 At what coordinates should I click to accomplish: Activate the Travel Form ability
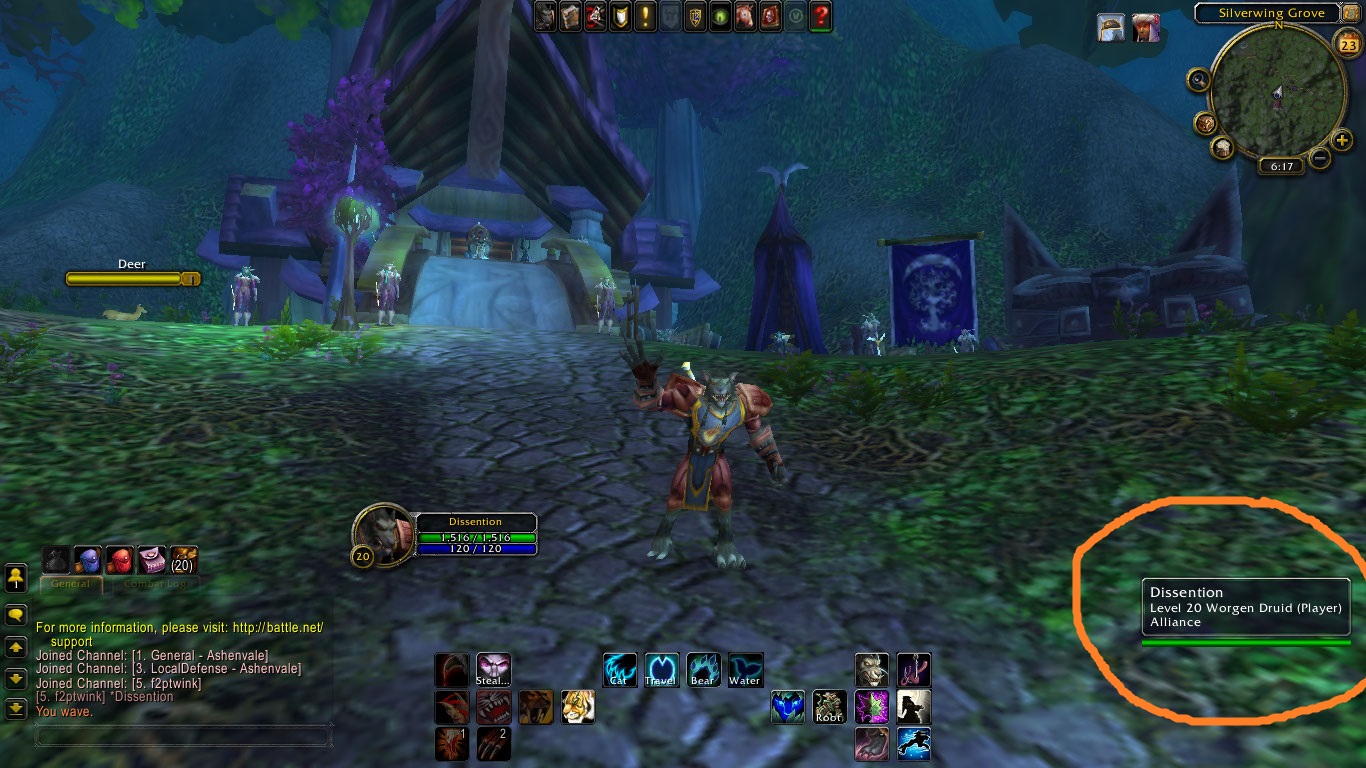661,669
